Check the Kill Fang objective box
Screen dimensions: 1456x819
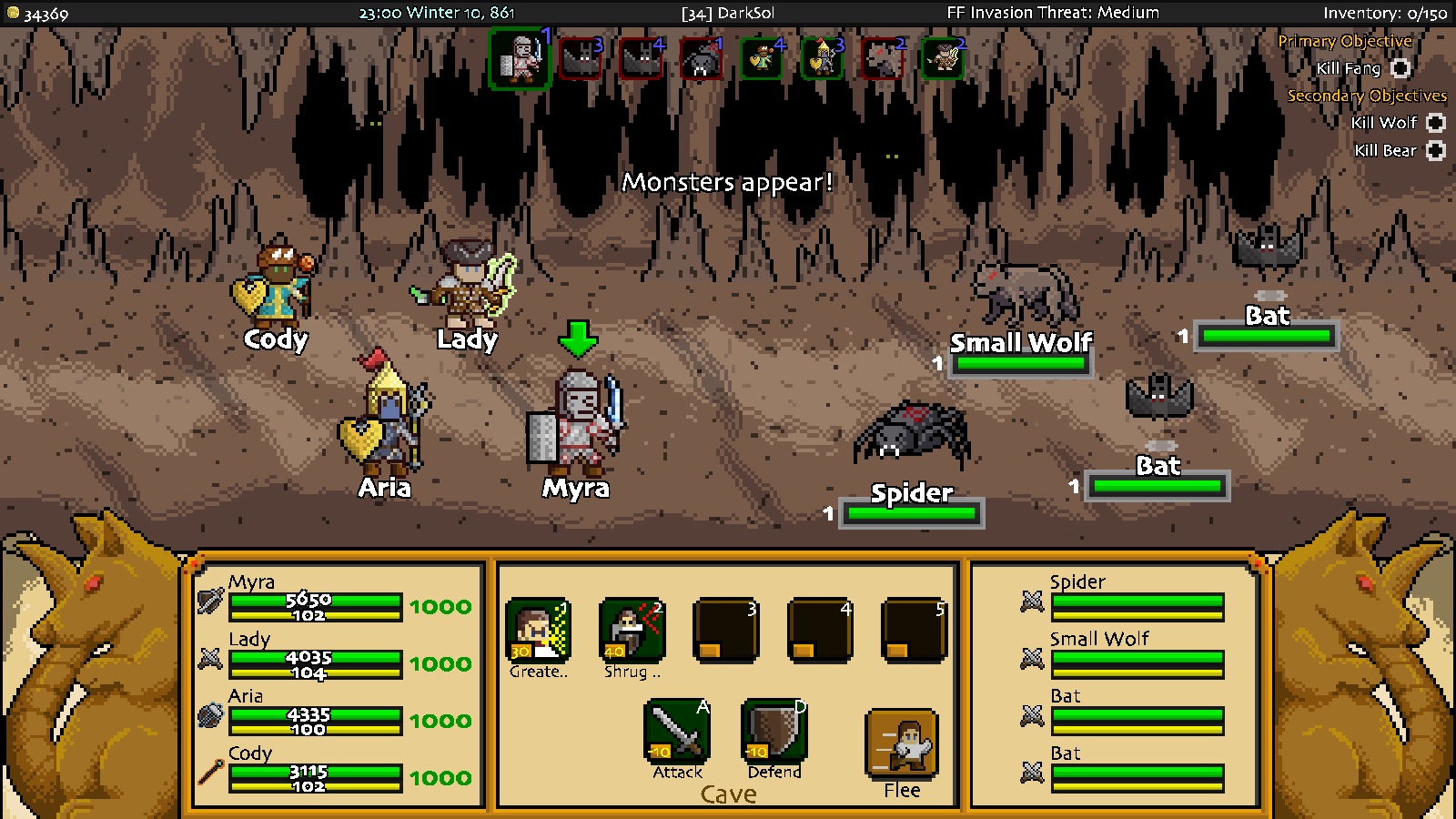(1400, 68)
